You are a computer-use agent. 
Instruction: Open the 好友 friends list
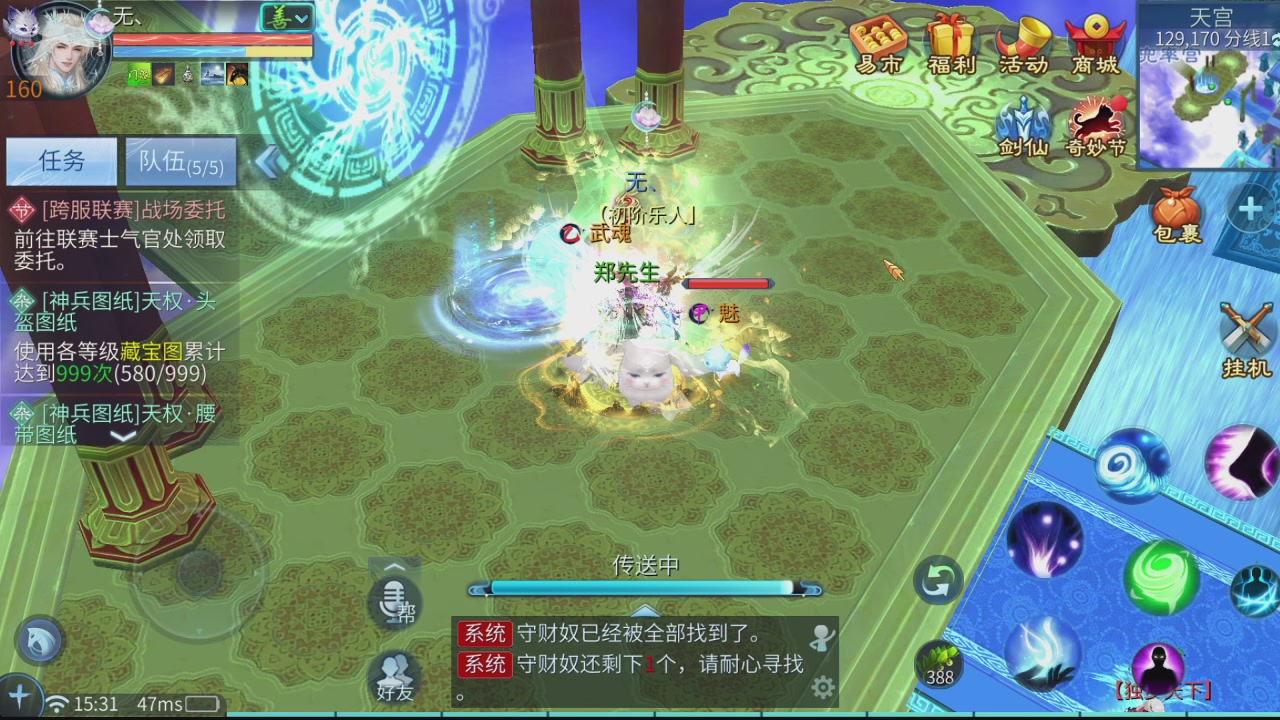pyautogui.click(x=392, y=677)
